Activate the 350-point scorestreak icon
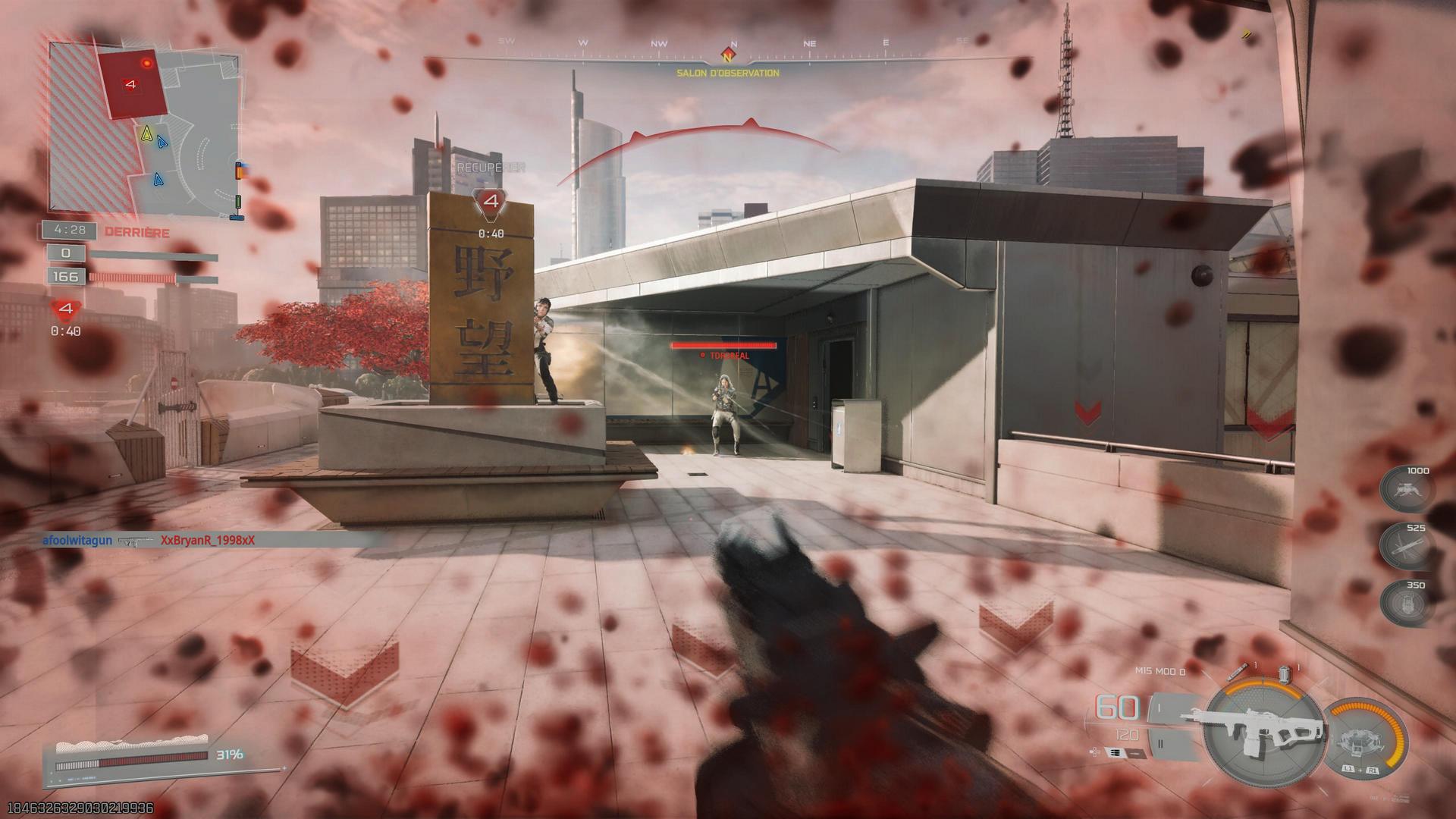Screen dimensions: 1456x819 pos(1406,604)
